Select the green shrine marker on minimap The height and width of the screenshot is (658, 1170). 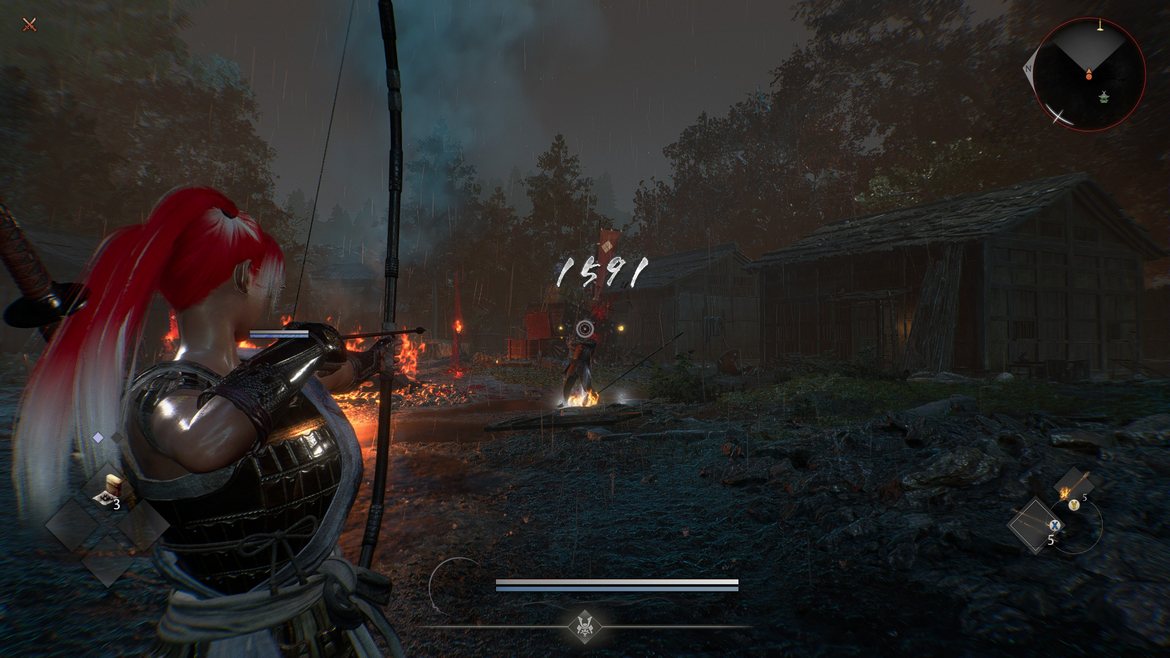coord(1104,97)
